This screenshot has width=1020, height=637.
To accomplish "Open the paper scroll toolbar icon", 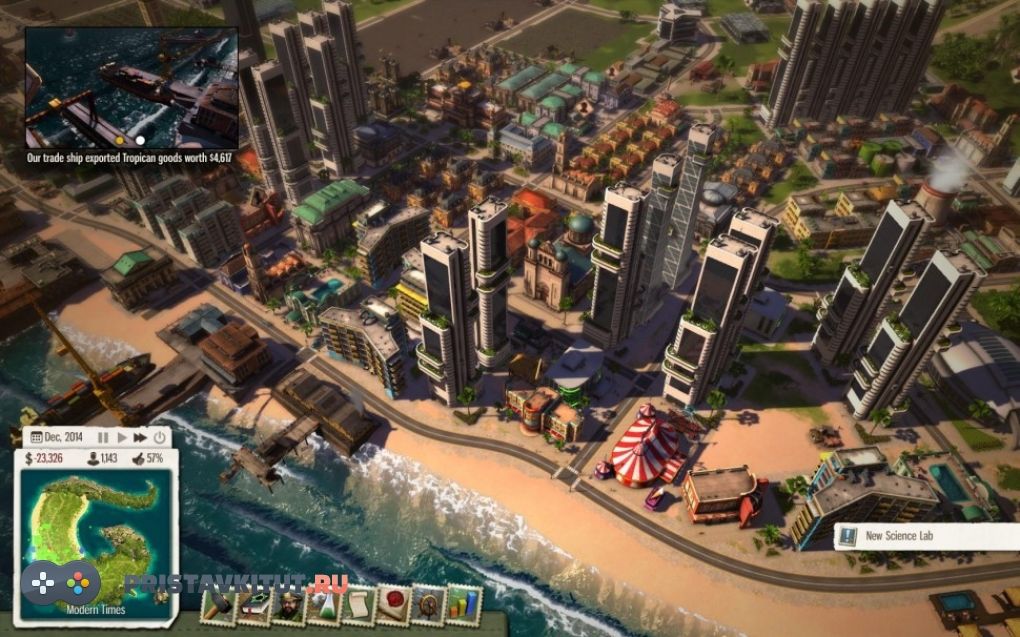I will (358, 605).
